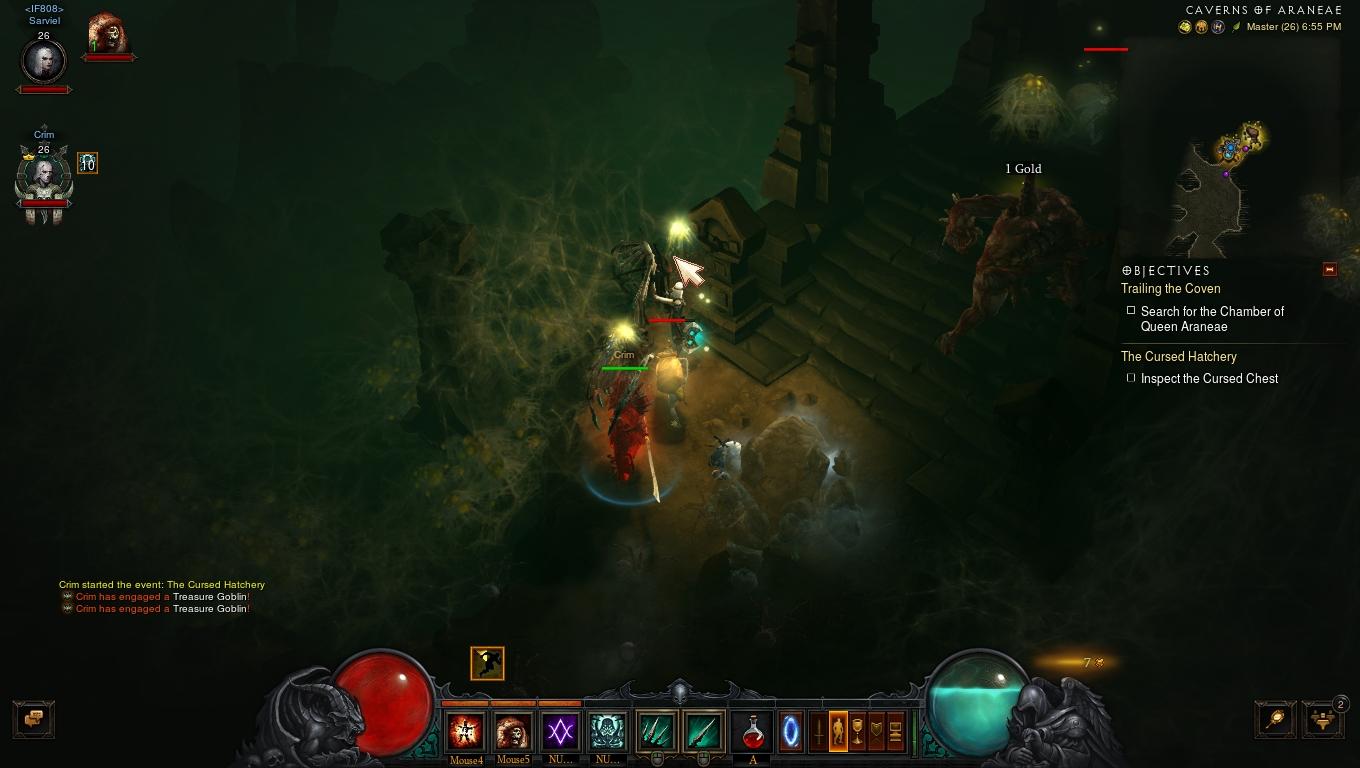The width and height of the screenshot is (1360, 768).
Task: Select Crim's player portrait
Action: 44,178
